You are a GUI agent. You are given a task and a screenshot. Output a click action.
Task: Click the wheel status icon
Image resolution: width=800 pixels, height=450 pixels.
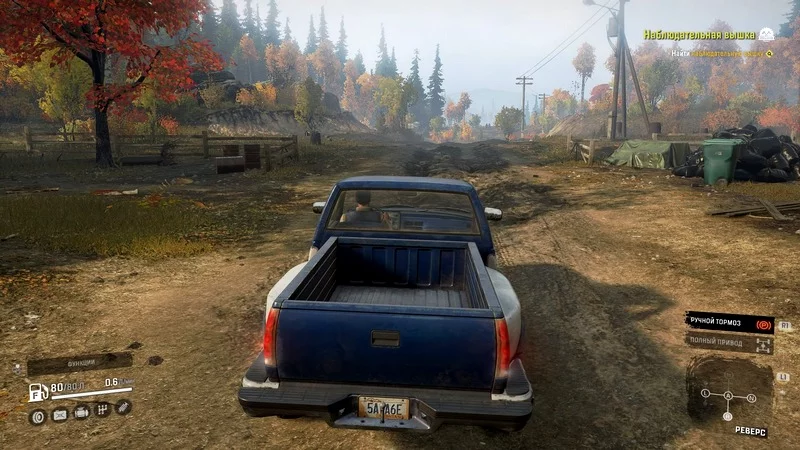pyautogui.click(x=40, y=415)
